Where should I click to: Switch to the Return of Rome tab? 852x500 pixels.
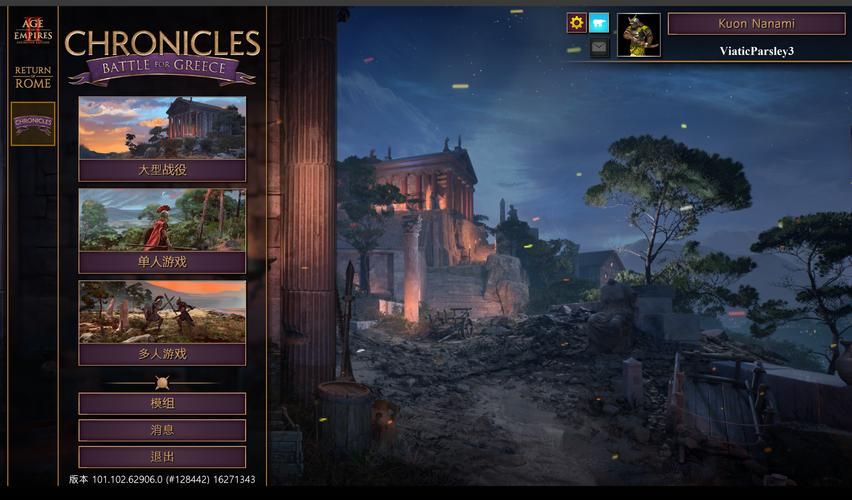(33, 77)
